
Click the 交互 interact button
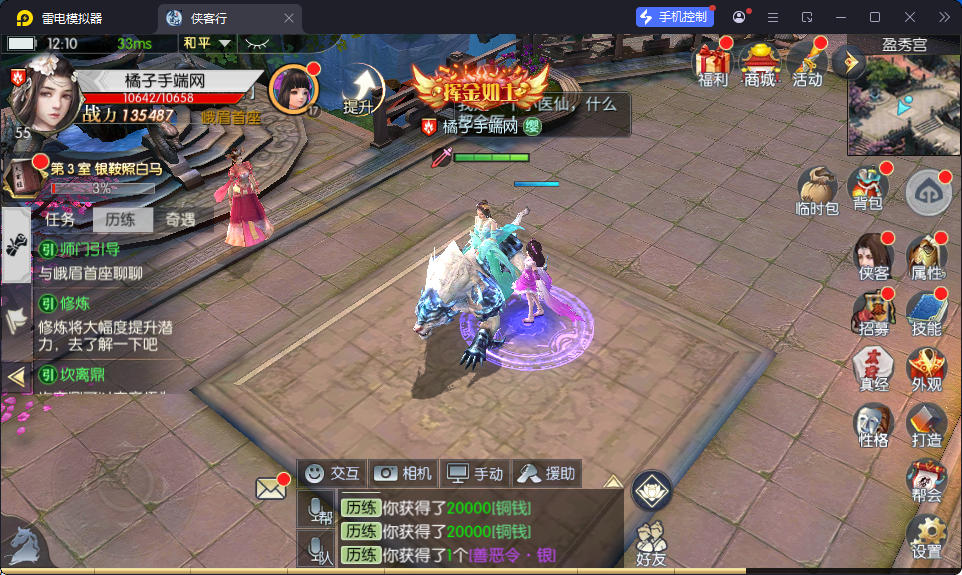[333, 473]
